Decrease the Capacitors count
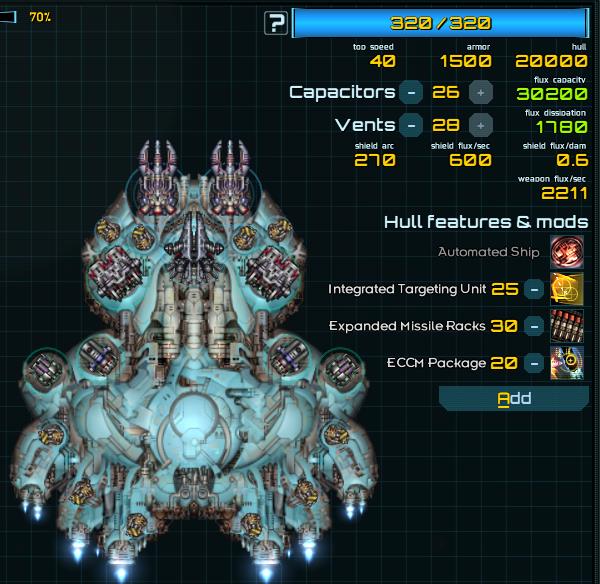 point(410,93)
